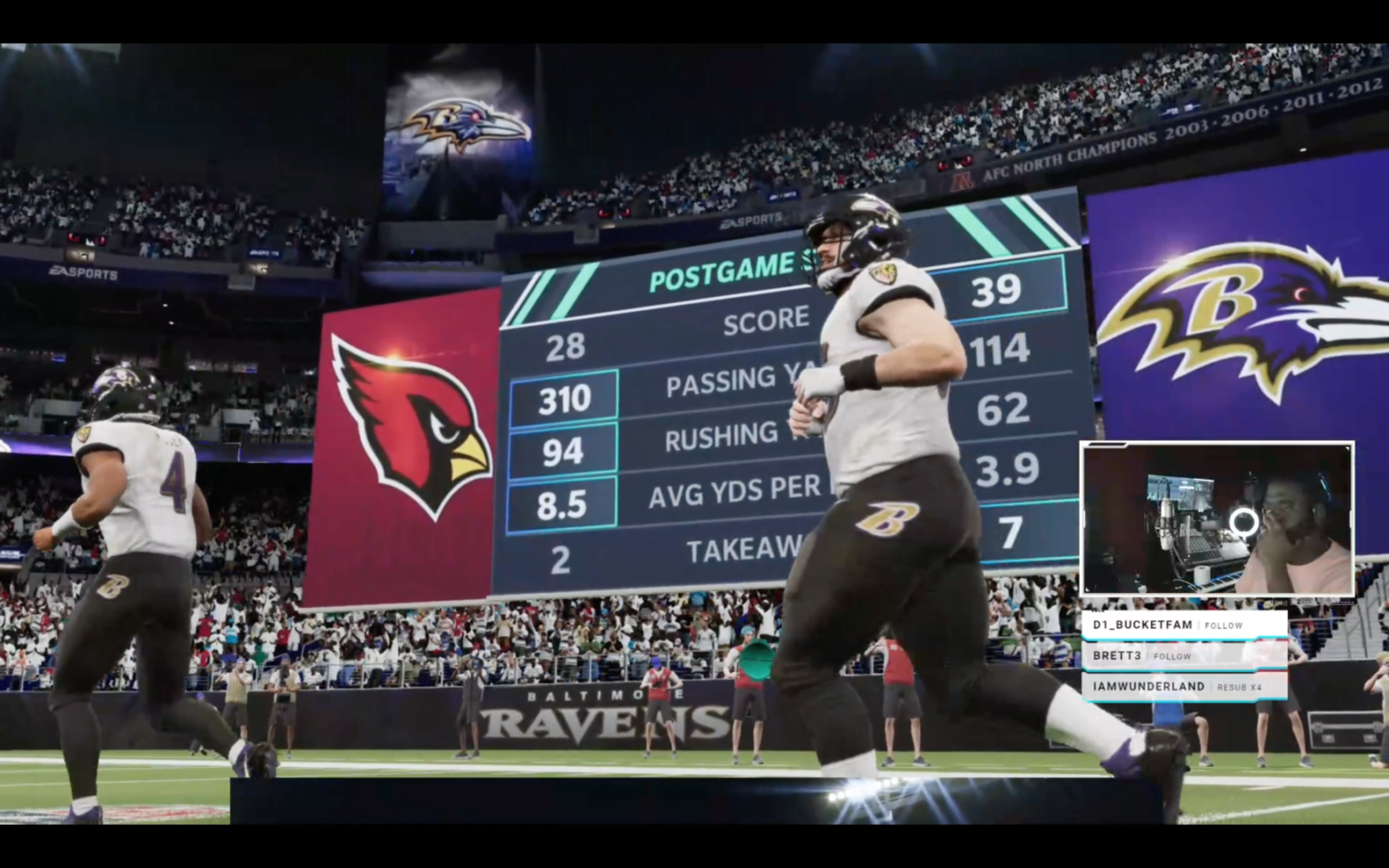
Task: Select the D1_BUCKETFAM follow alert row
Action: (1184, 624)
